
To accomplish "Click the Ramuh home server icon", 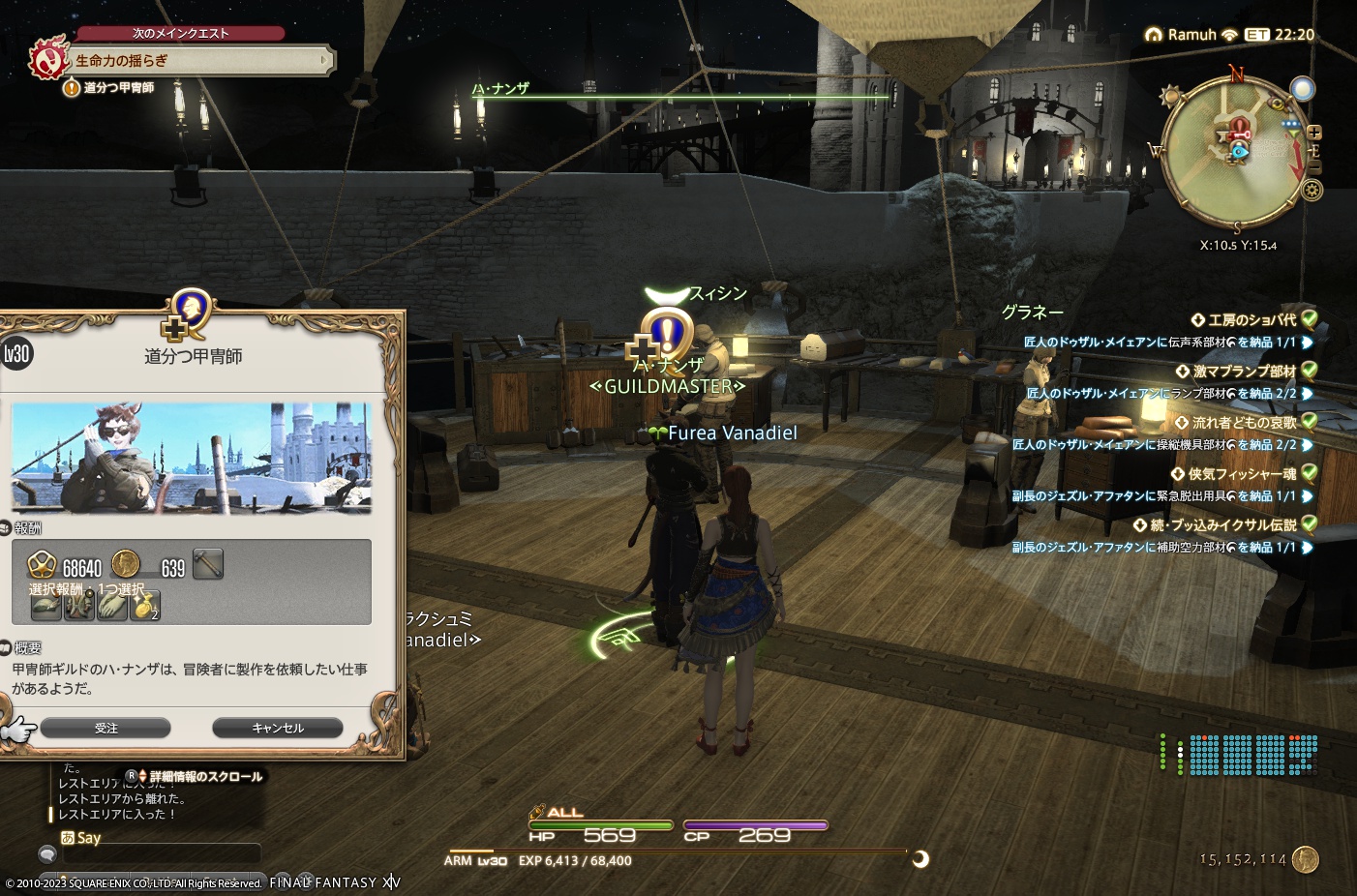I will (x=1154, y=34).
